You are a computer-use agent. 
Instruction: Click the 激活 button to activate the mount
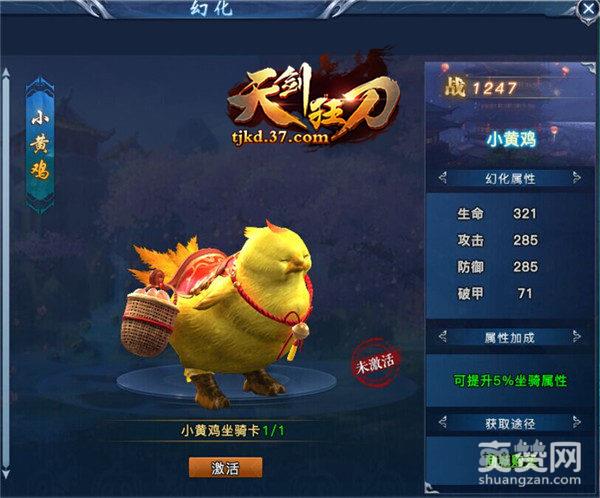(x=225, y=467)
